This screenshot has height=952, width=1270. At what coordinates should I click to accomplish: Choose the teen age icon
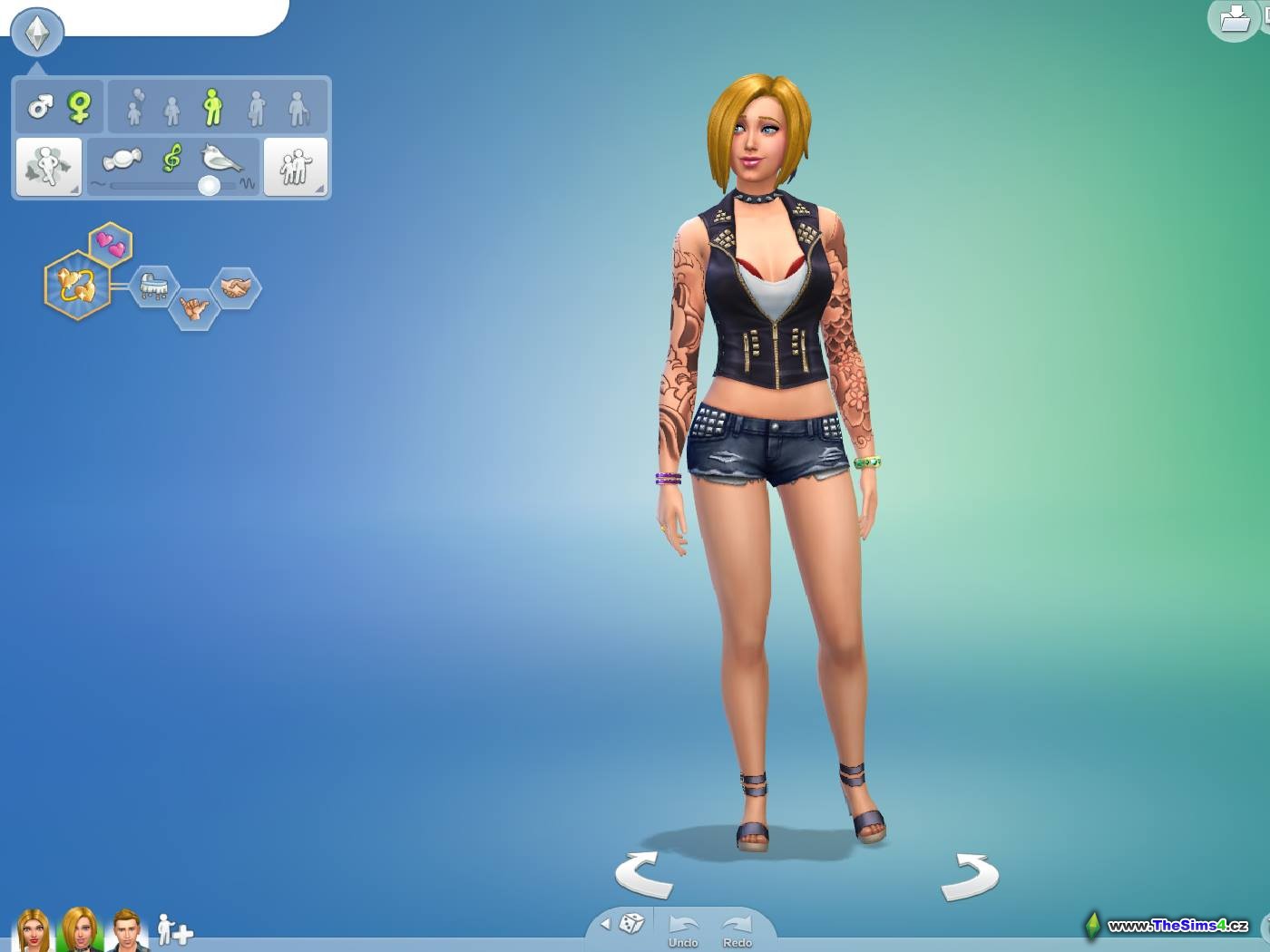pos(171,111)
